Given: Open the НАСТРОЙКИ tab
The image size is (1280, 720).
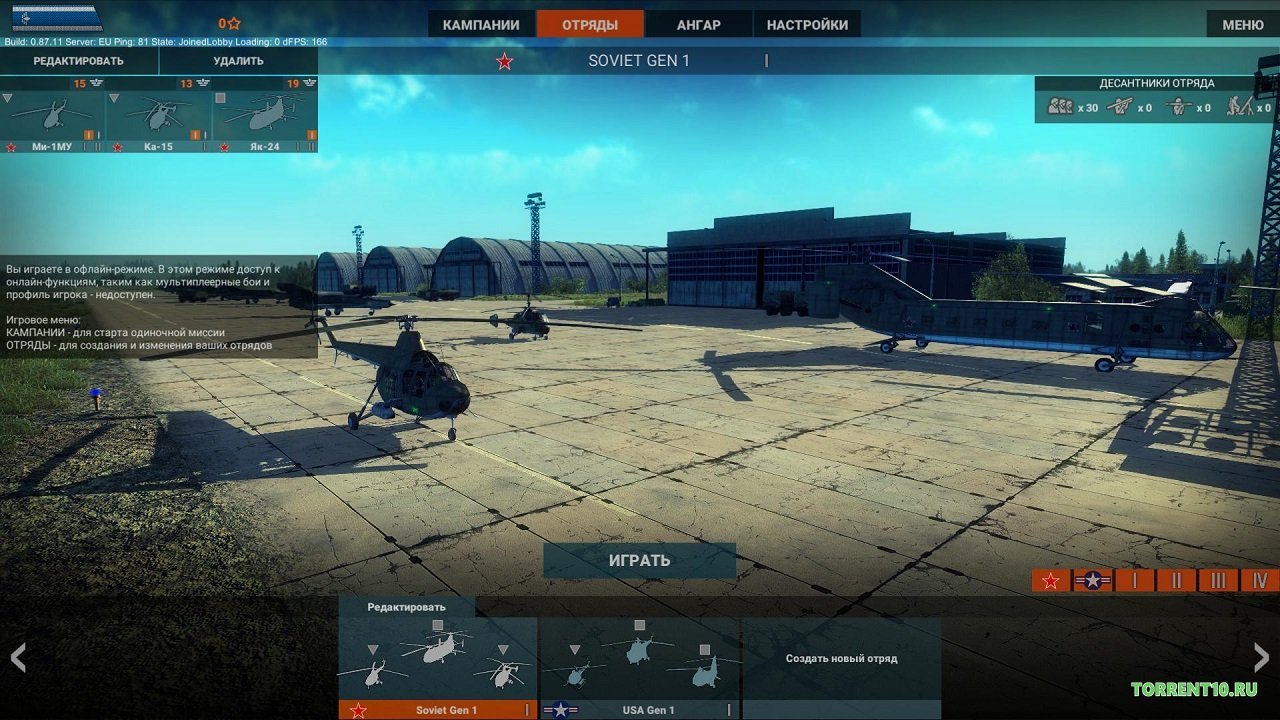Looking at the screenshot, I should [810, 23].
